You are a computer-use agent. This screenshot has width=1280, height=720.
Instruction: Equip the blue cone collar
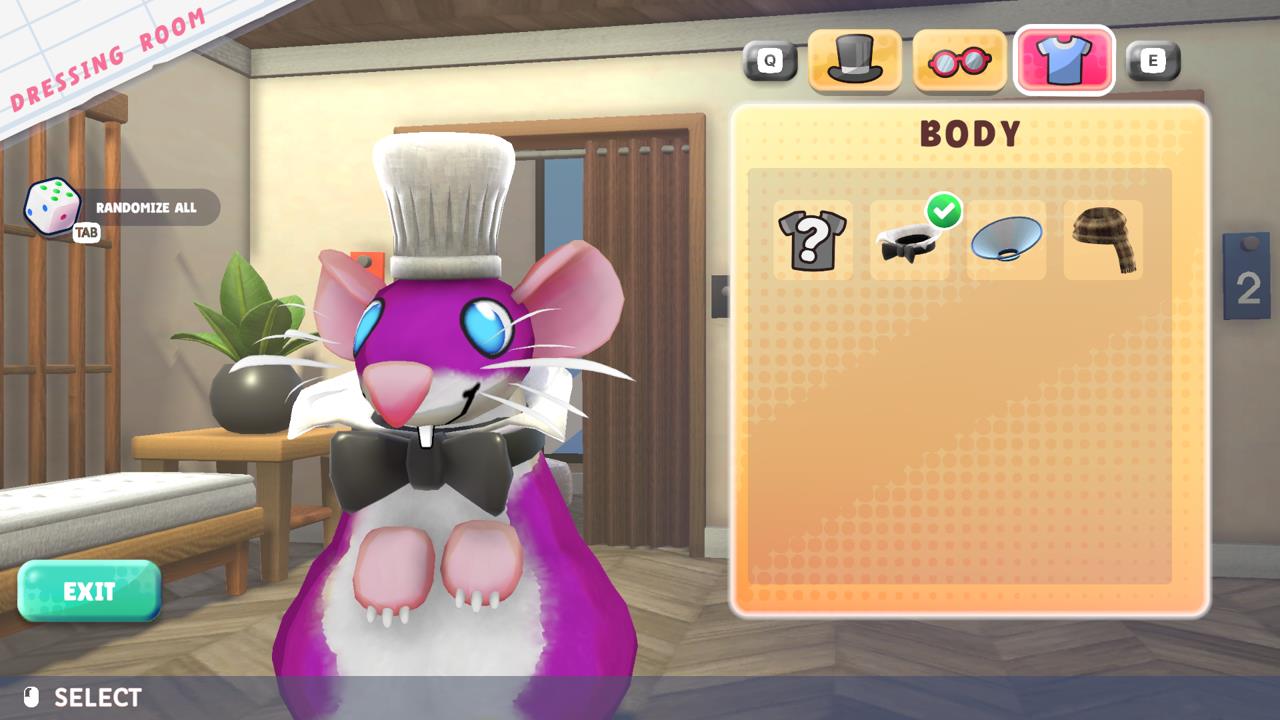click(x=1006, y=240)
